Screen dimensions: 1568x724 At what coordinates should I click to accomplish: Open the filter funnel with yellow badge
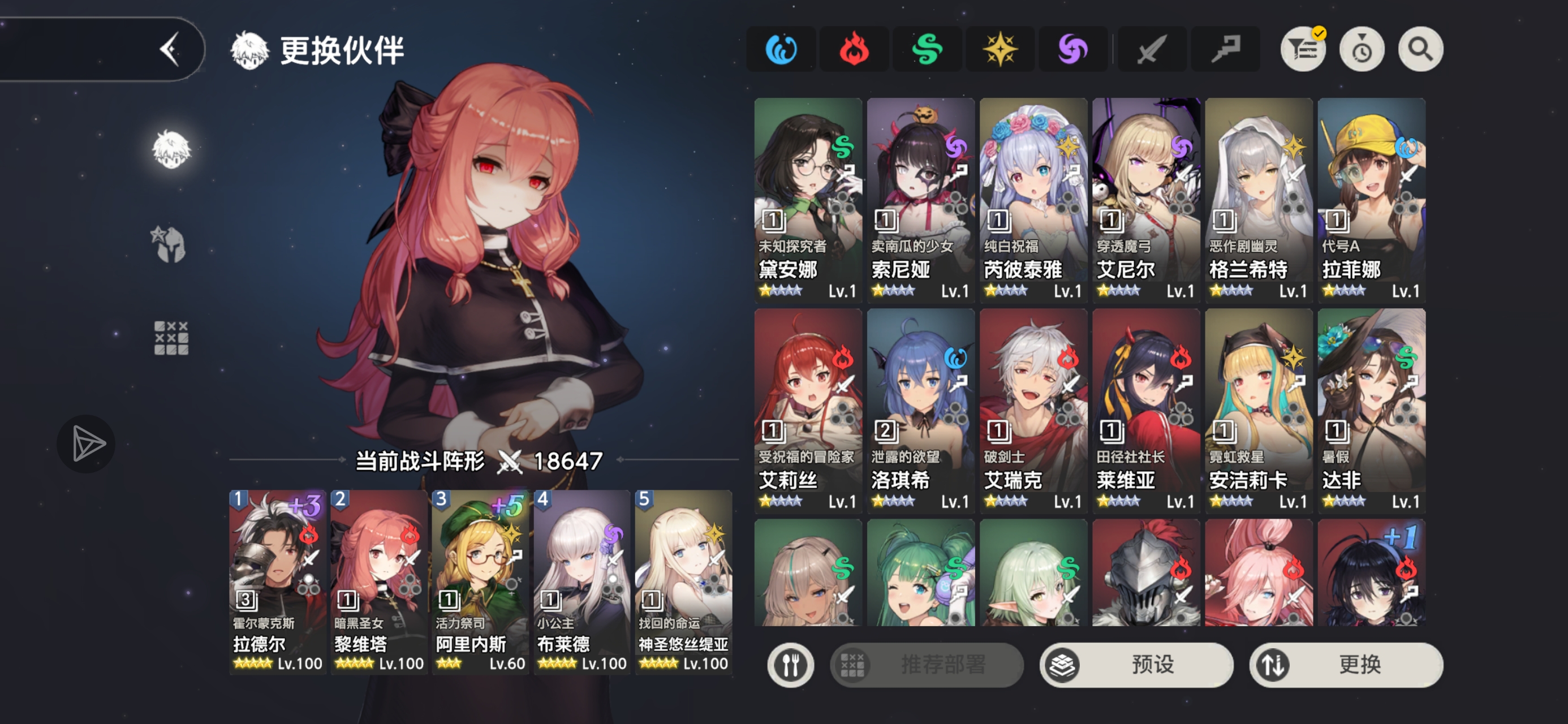(x=1303, y=49)
